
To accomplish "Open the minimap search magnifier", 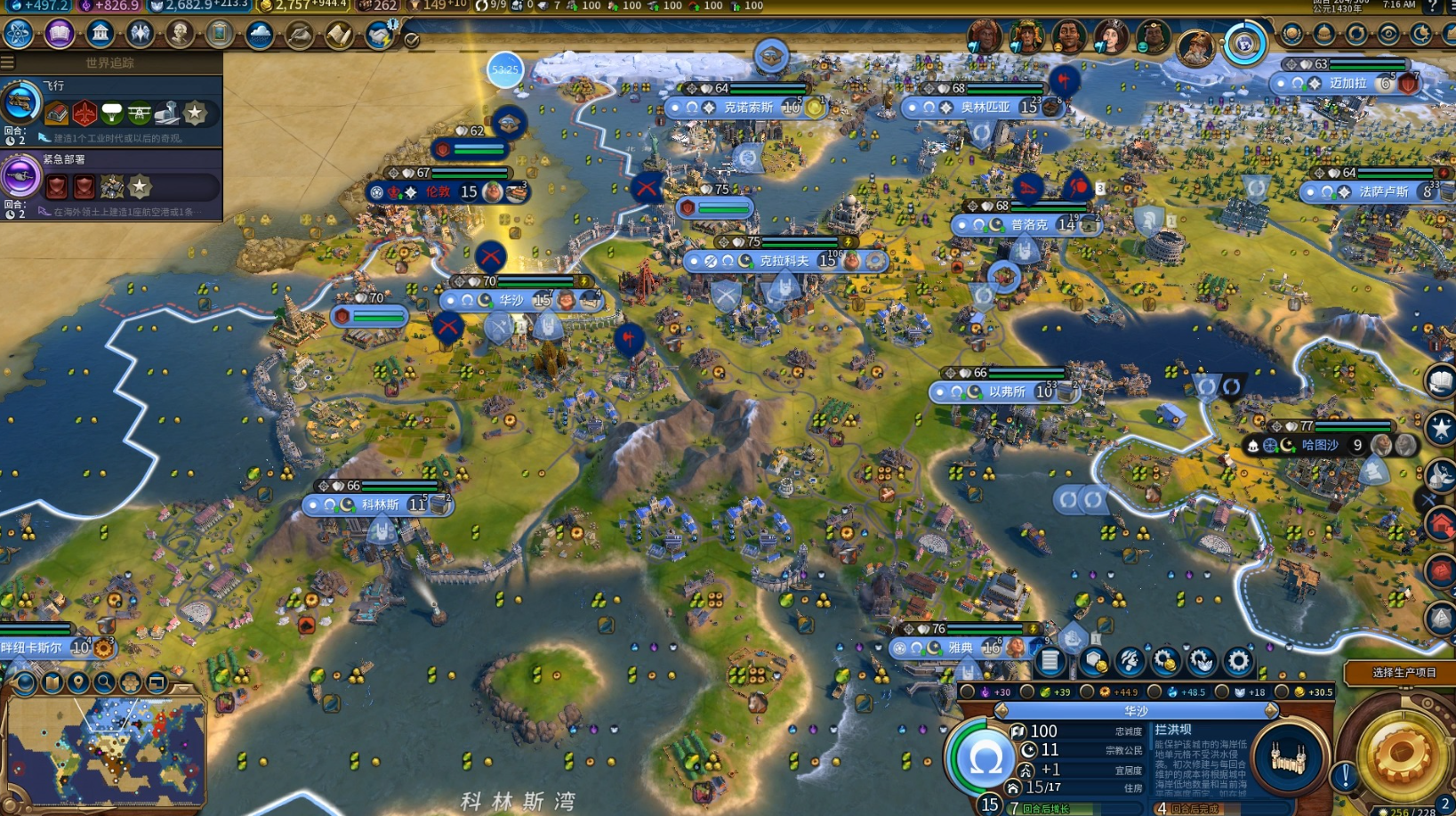I will click(x=104, y=683).
